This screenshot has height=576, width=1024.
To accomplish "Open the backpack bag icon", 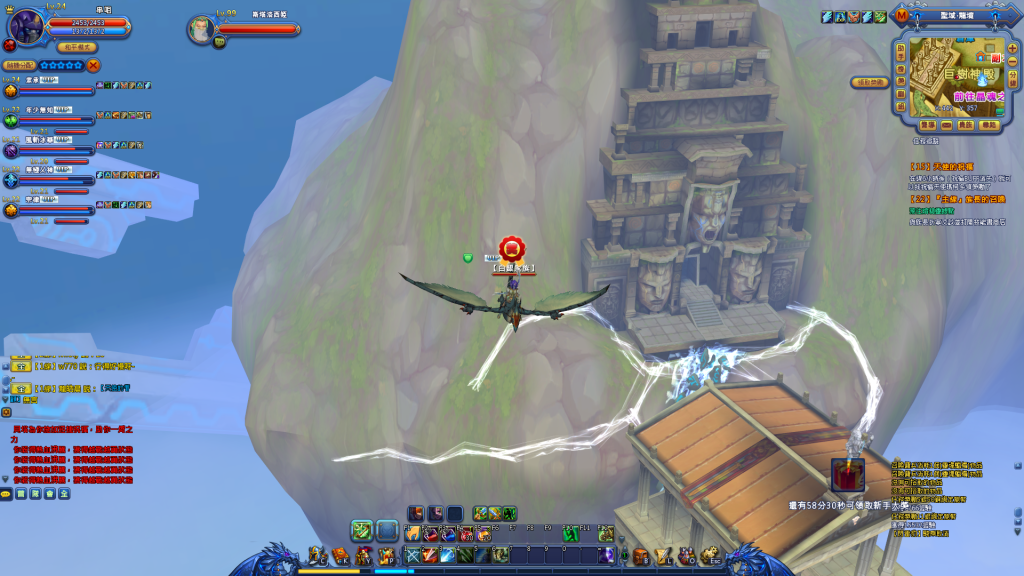I will (641, 556).
